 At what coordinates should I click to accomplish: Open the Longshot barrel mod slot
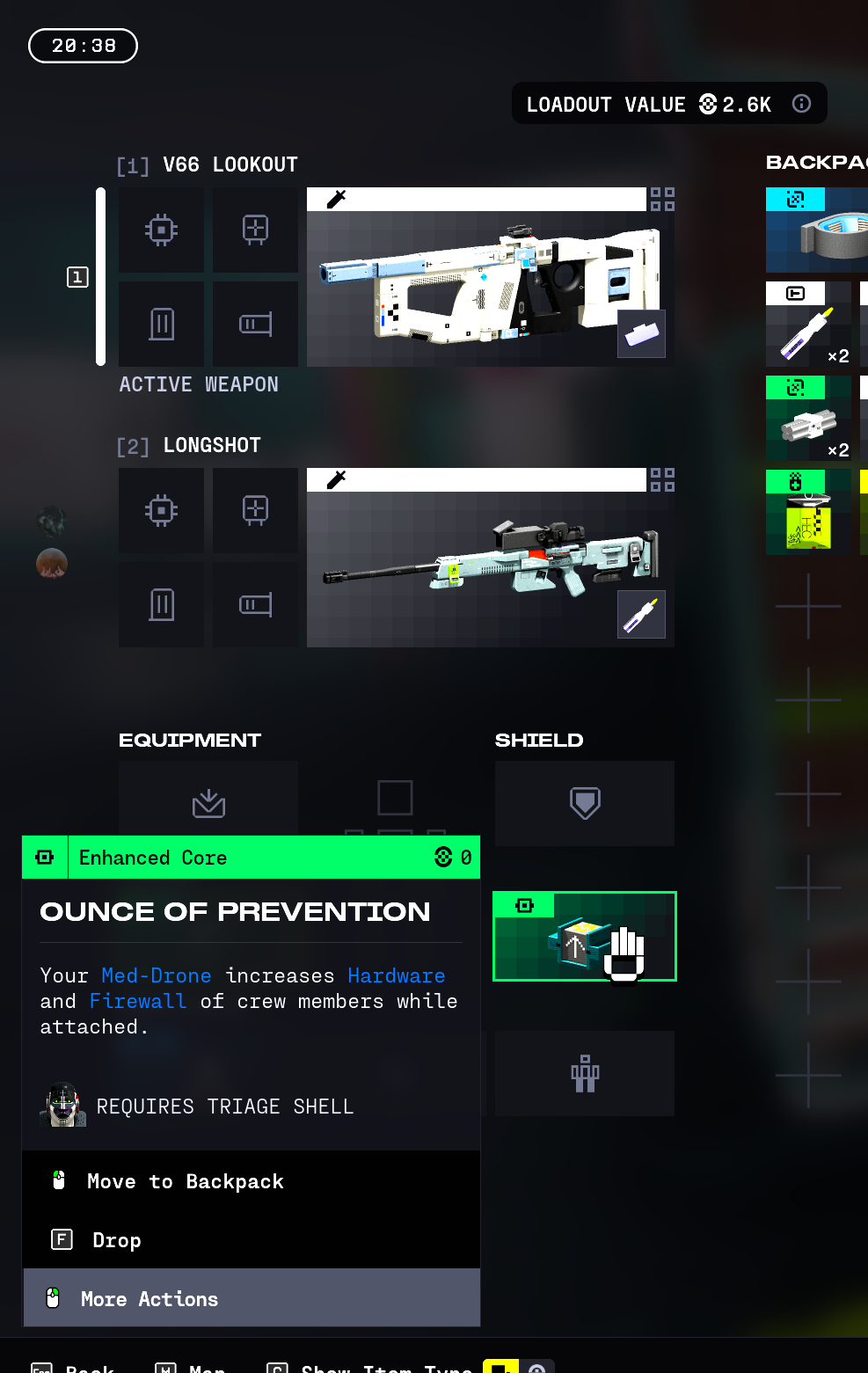(255, 604)
